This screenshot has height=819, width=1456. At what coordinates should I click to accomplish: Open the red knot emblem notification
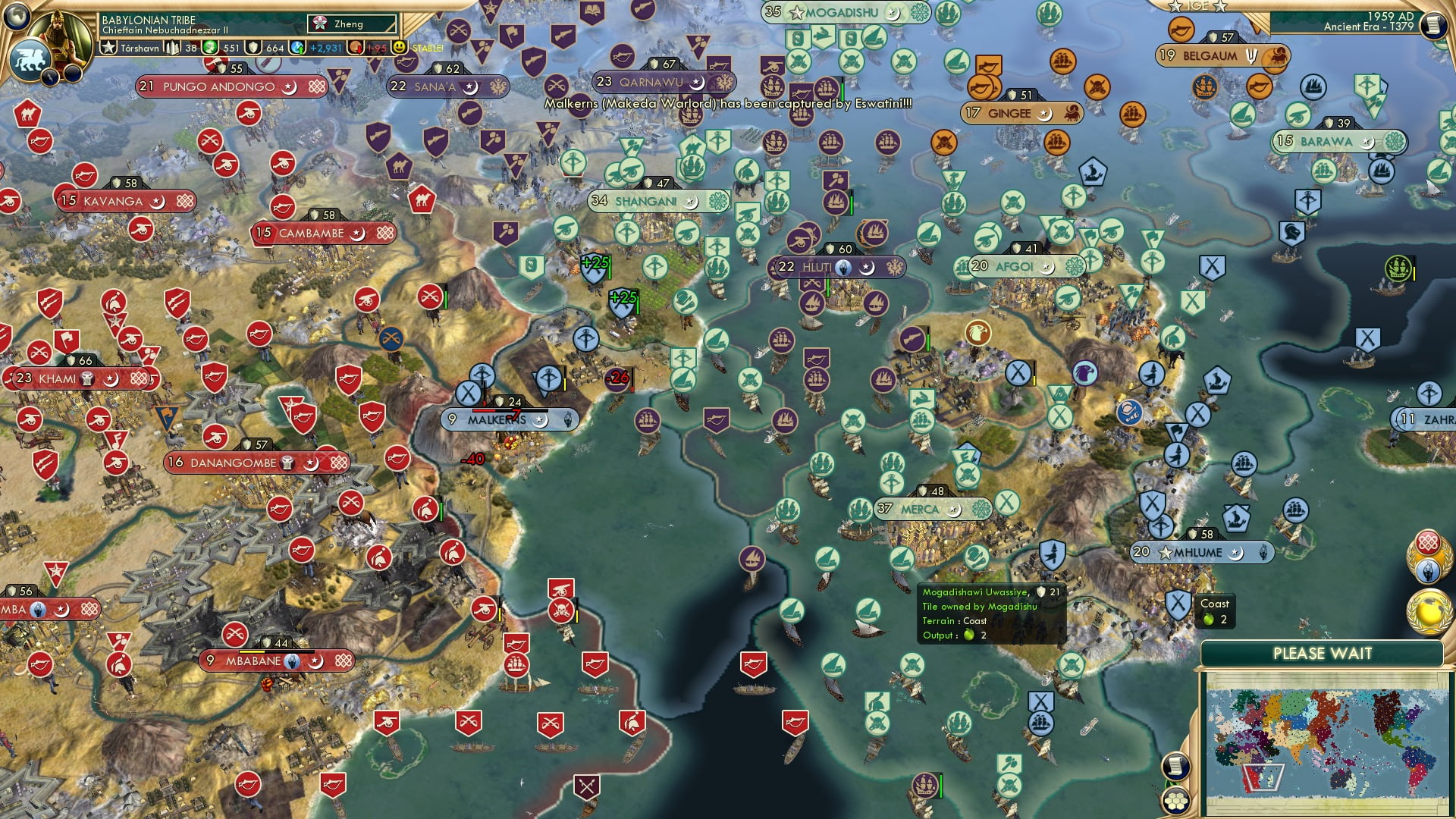(1429, 543)
